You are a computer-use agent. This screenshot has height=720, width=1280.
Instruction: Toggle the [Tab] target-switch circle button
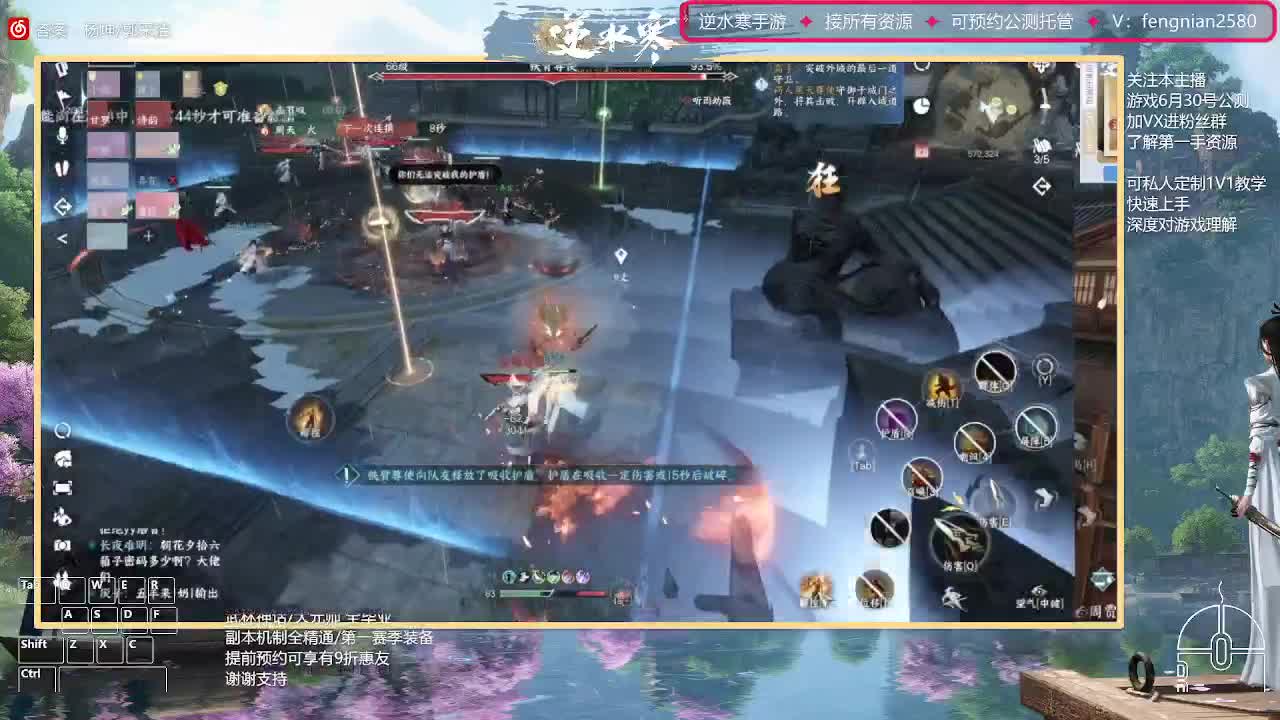tap(861, 455)
